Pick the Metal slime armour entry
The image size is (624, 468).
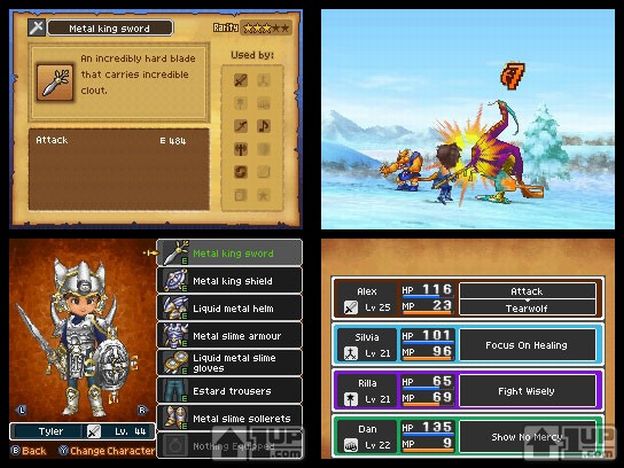click(229, 336)
